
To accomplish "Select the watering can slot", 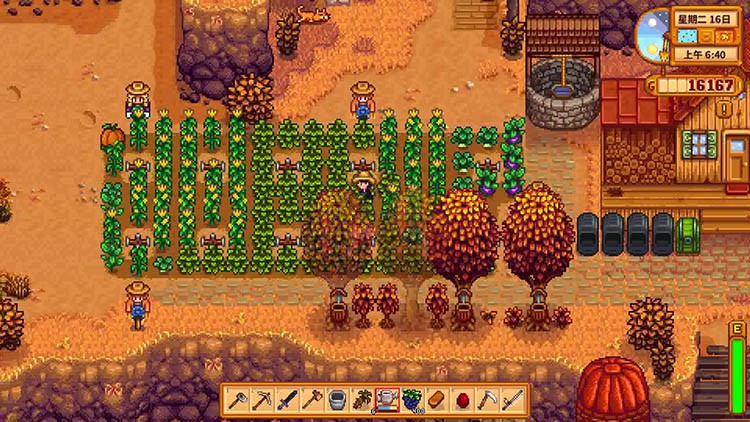I will pos(387,400).
